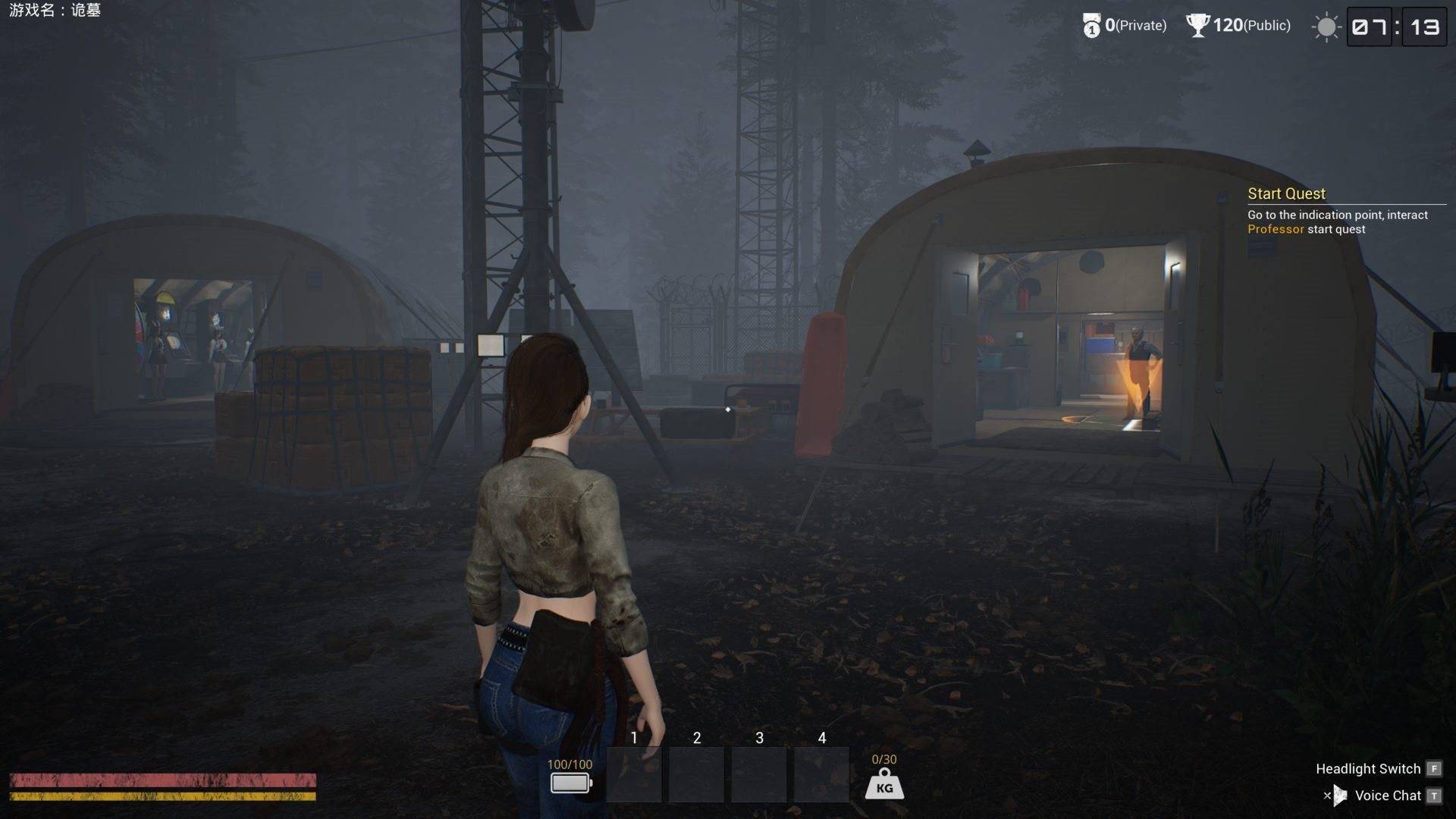The image size is (1456, 819).
Task: Click the Public trophy icon
Action: (1197, 26)
